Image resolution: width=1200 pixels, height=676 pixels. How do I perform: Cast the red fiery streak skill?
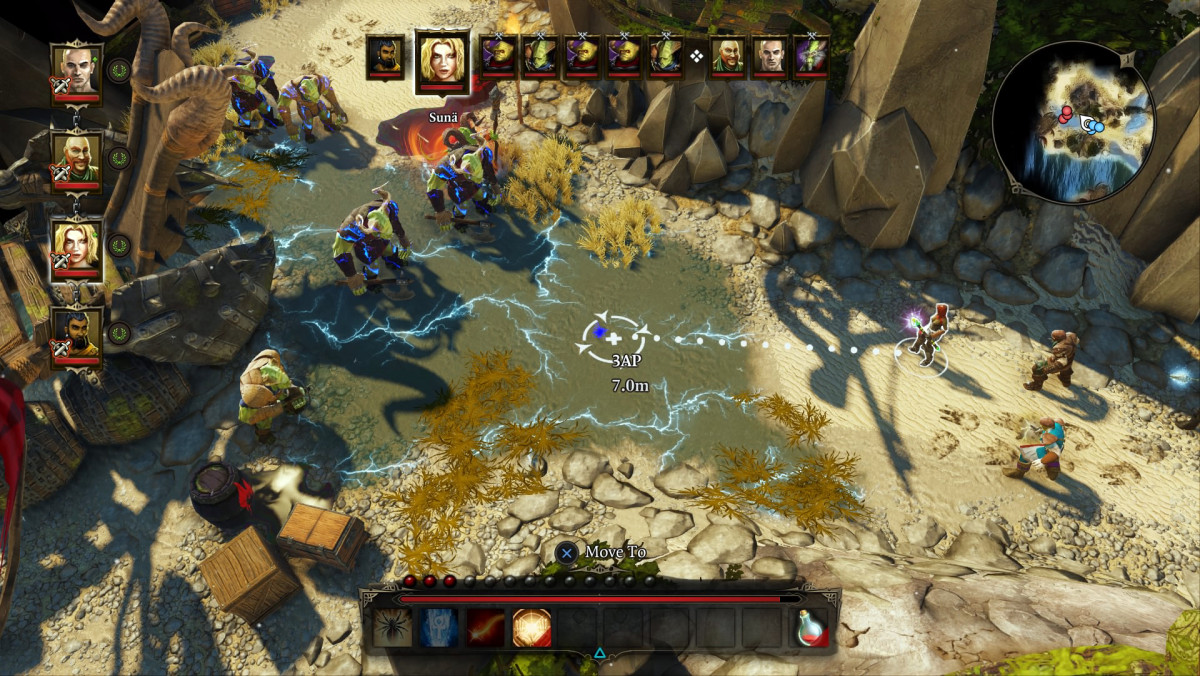[486, 627]
